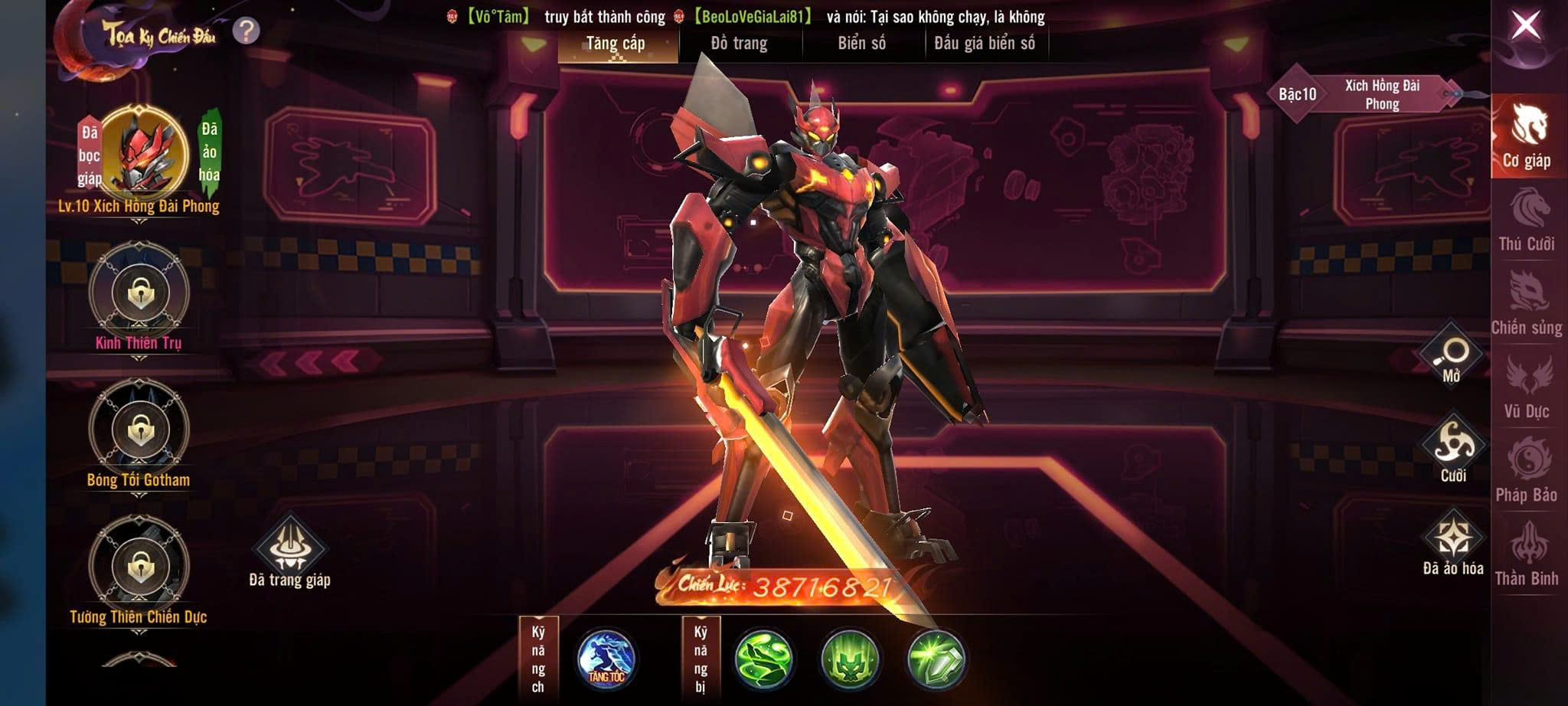Image resolution: width=1568 pixels, height=706 pixels.
Task: Select the green beast mask passive skill
Action: coord(850,659)
